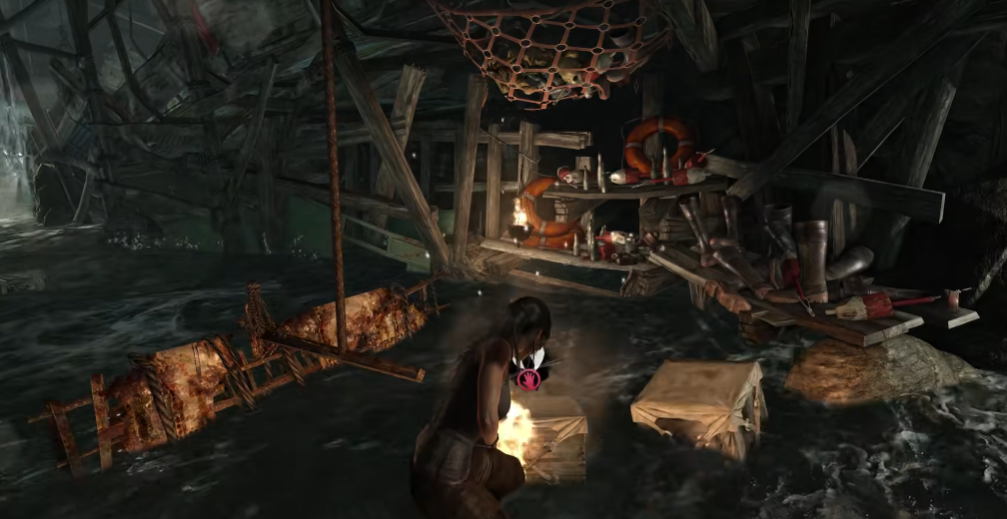The width and height of the screenshot is (1007, 519).
Task: Click the red hand interaction icon
Action: point(527,378)
